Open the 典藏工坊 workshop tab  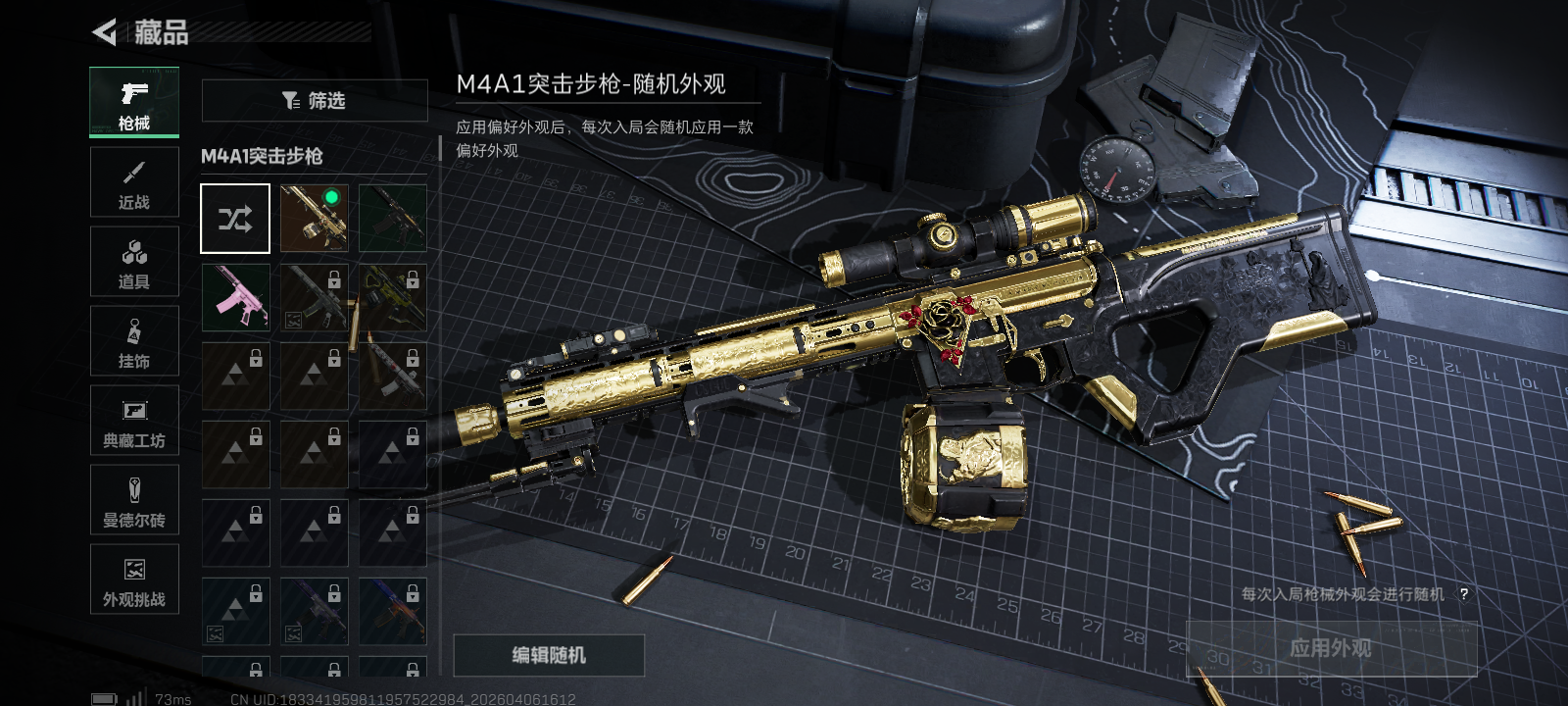134,421
